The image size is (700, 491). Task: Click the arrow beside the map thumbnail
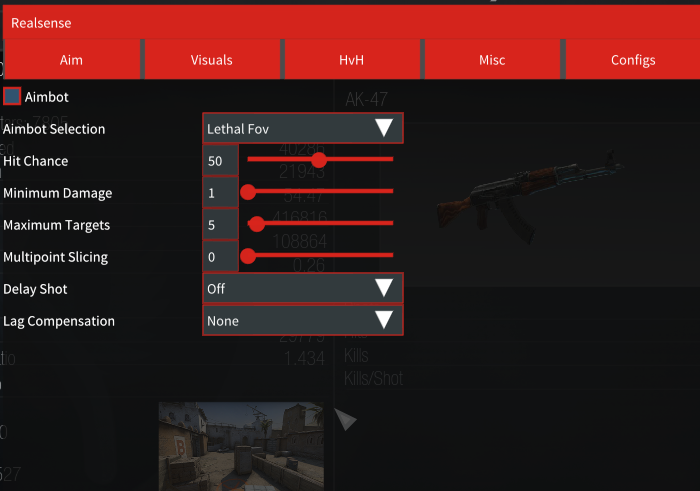[x=345, y=420]
